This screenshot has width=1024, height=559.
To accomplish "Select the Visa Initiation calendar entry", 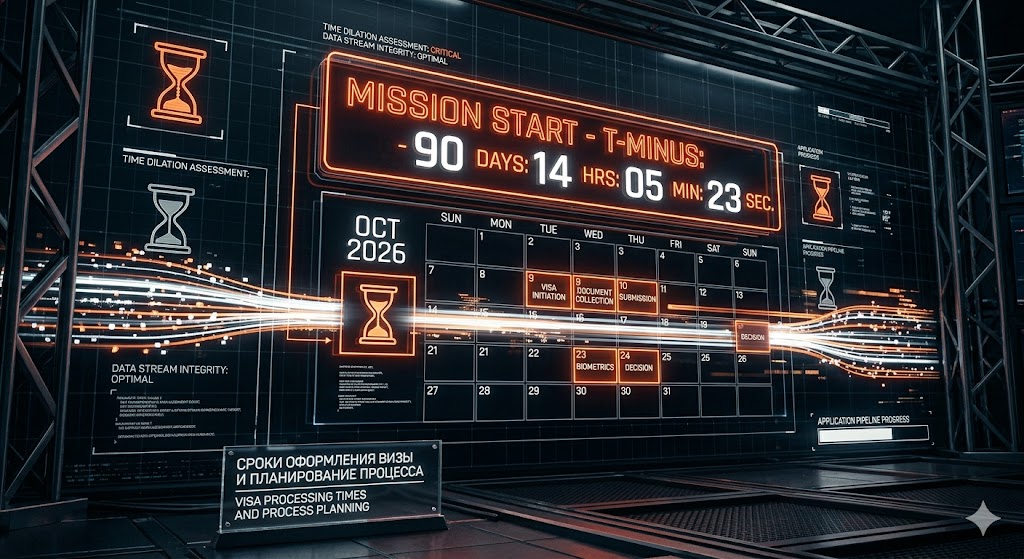I will point(548,291).
